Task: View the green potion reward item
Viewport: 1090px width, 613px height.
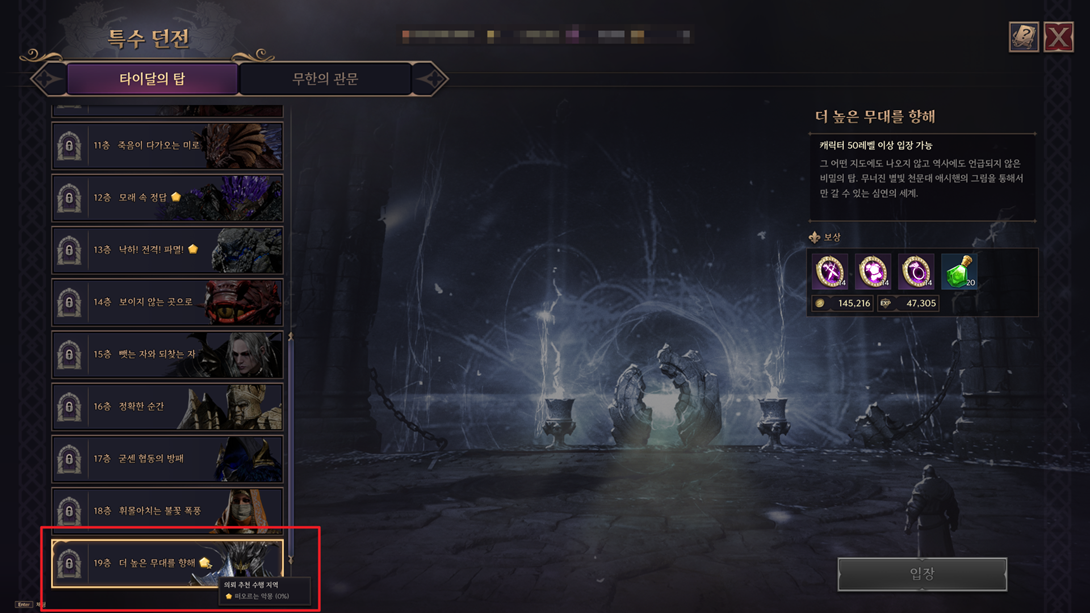Action: 958,271
